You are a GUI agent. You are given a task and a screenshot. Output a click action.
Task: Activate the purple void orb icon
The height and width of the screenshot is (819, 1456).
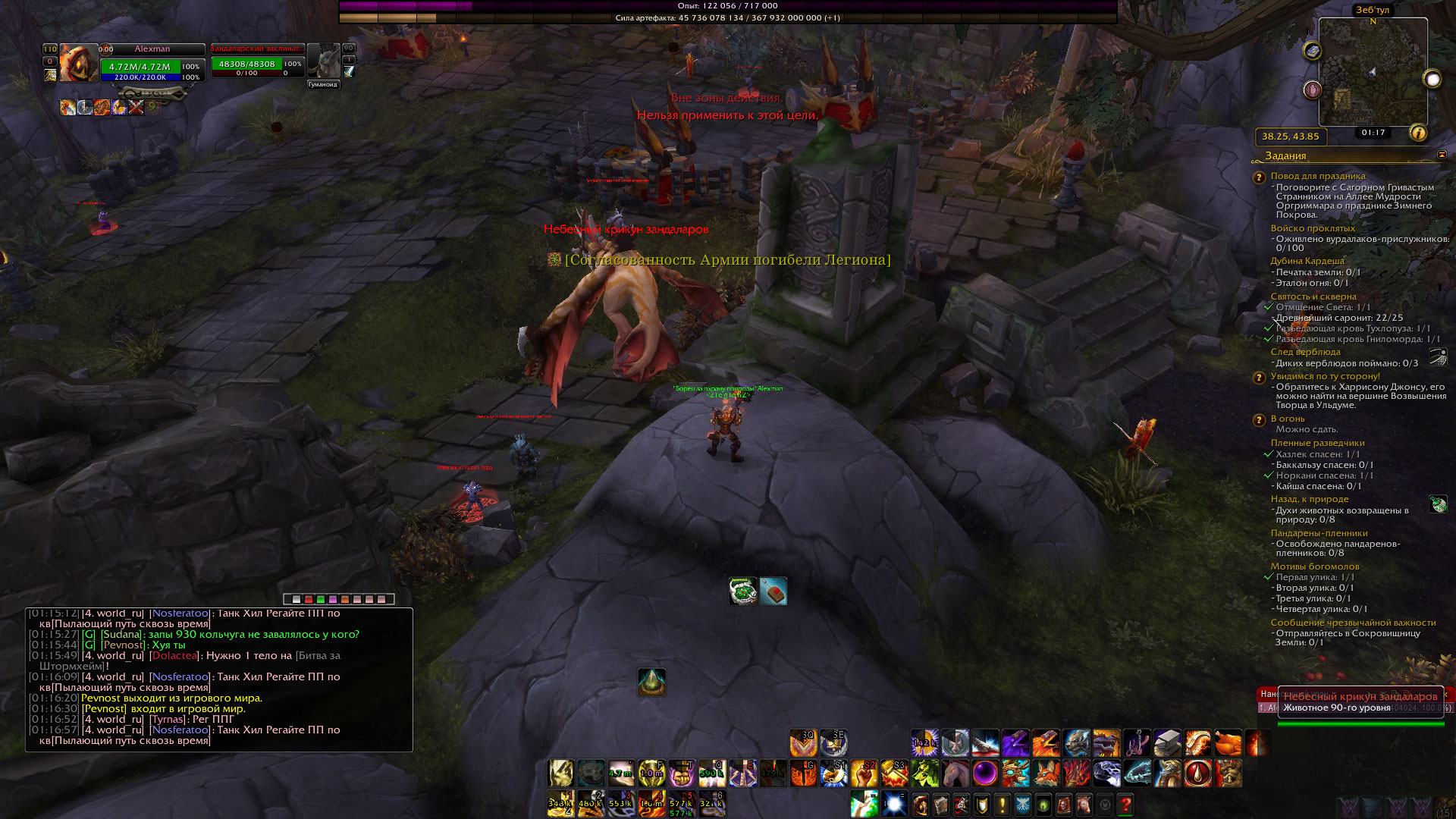coord(985,773)
